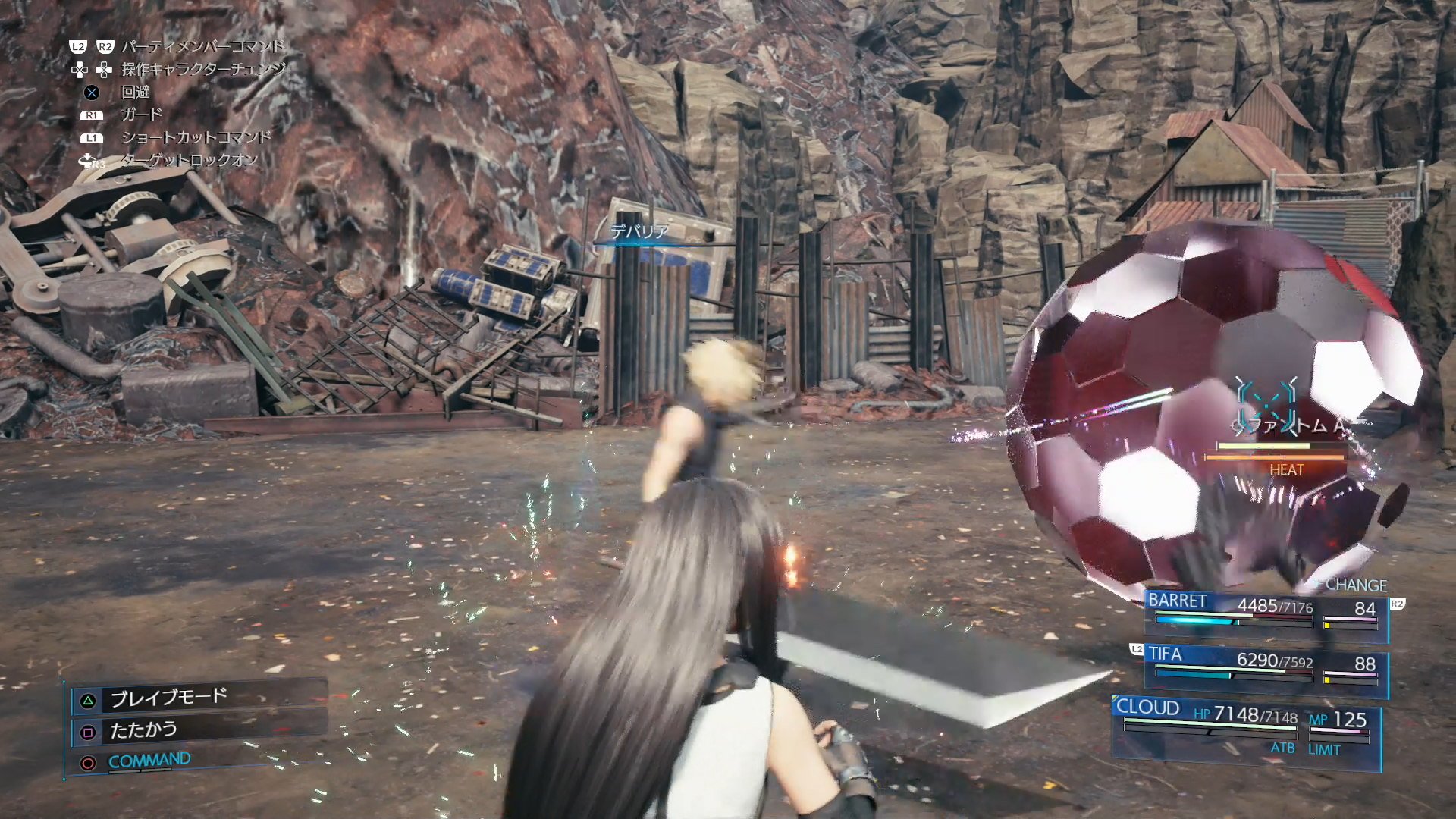Select Cloud's party status panel
The image size is (1456, 819).
pos(1245,729)
